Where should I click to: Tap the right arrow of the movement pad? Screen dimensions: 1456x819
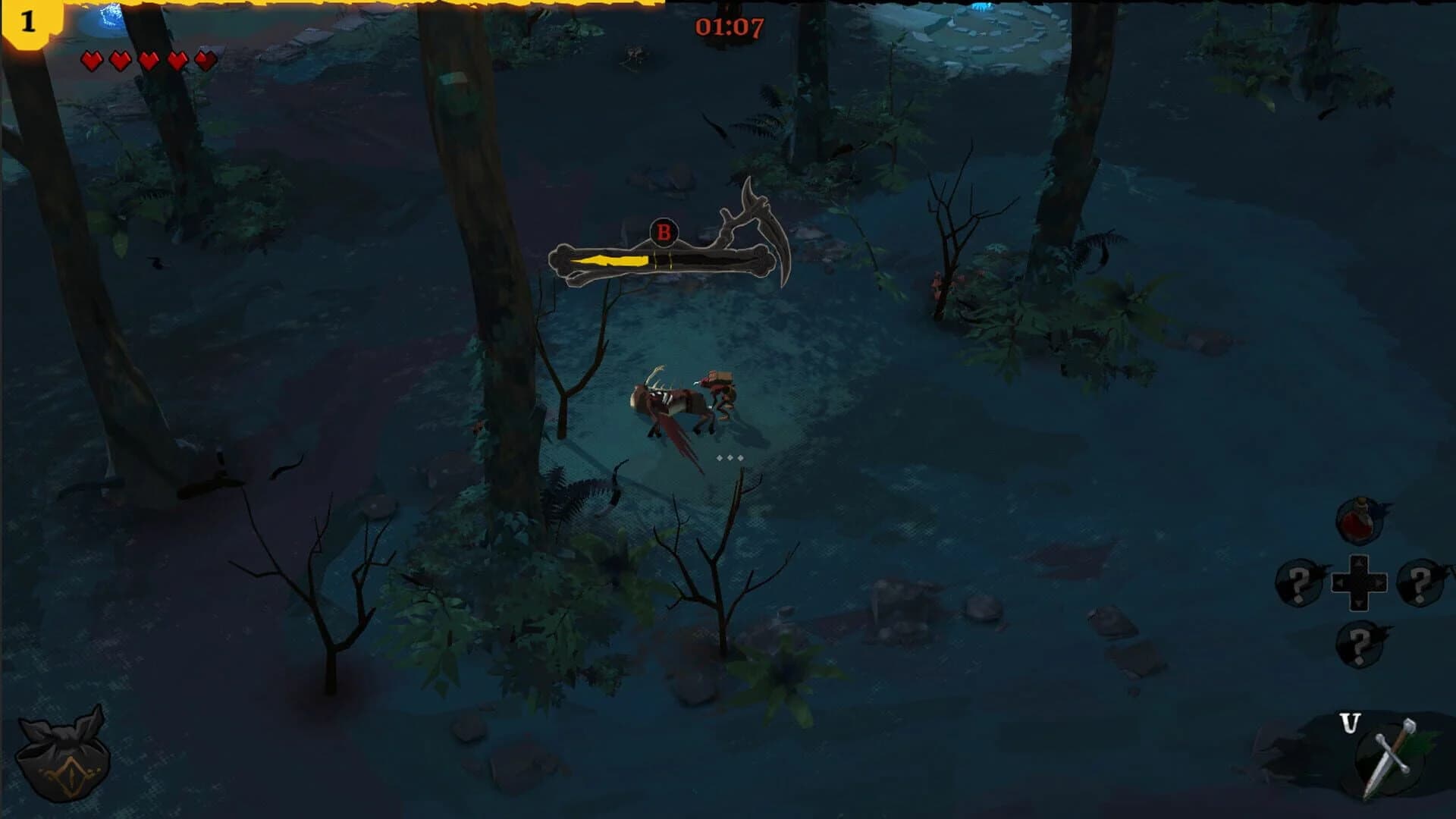[1380, 582]
